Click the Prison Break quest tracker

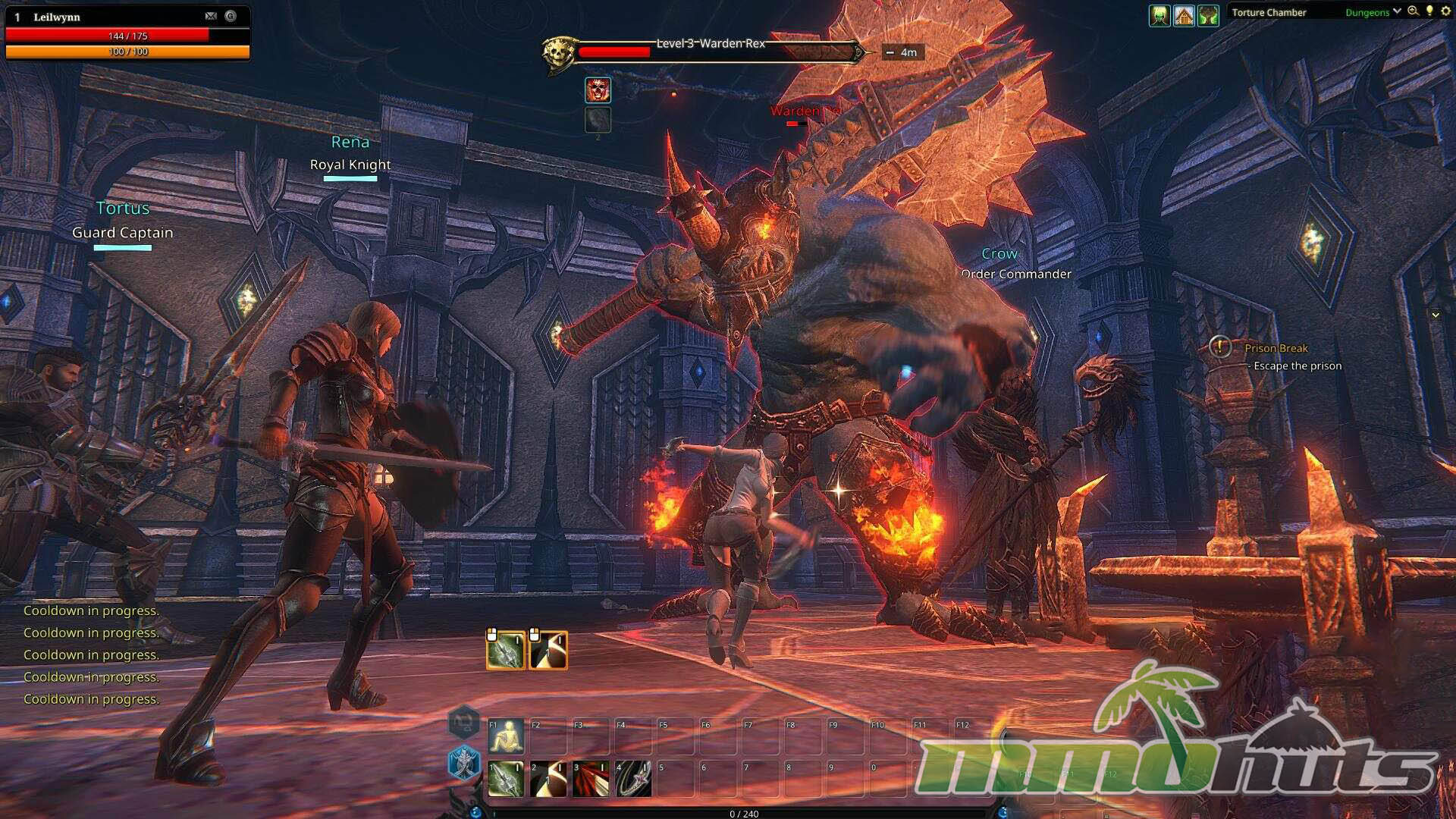pos(1276,348)
